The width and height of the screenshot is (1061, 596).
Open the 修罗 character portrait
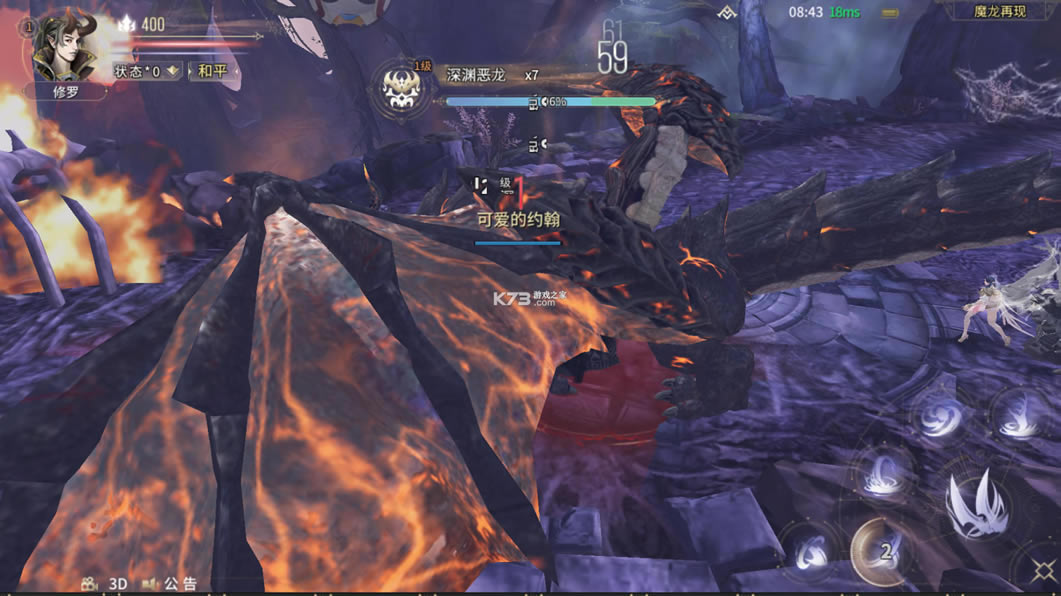click(65, 47)
